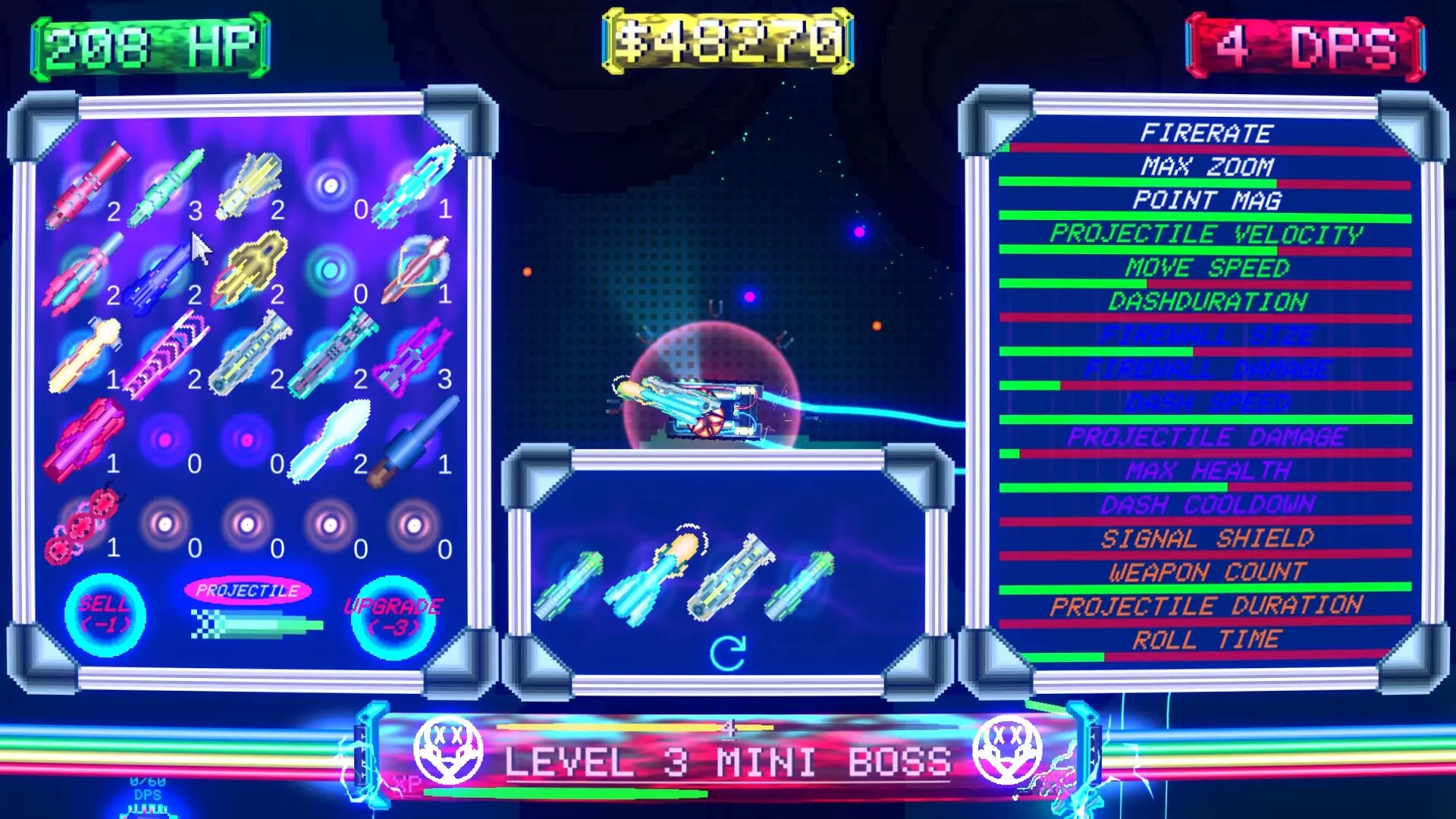1456x819 pixels.
Task: Click the circular refresh arrow icon
Action: point(727,653)
